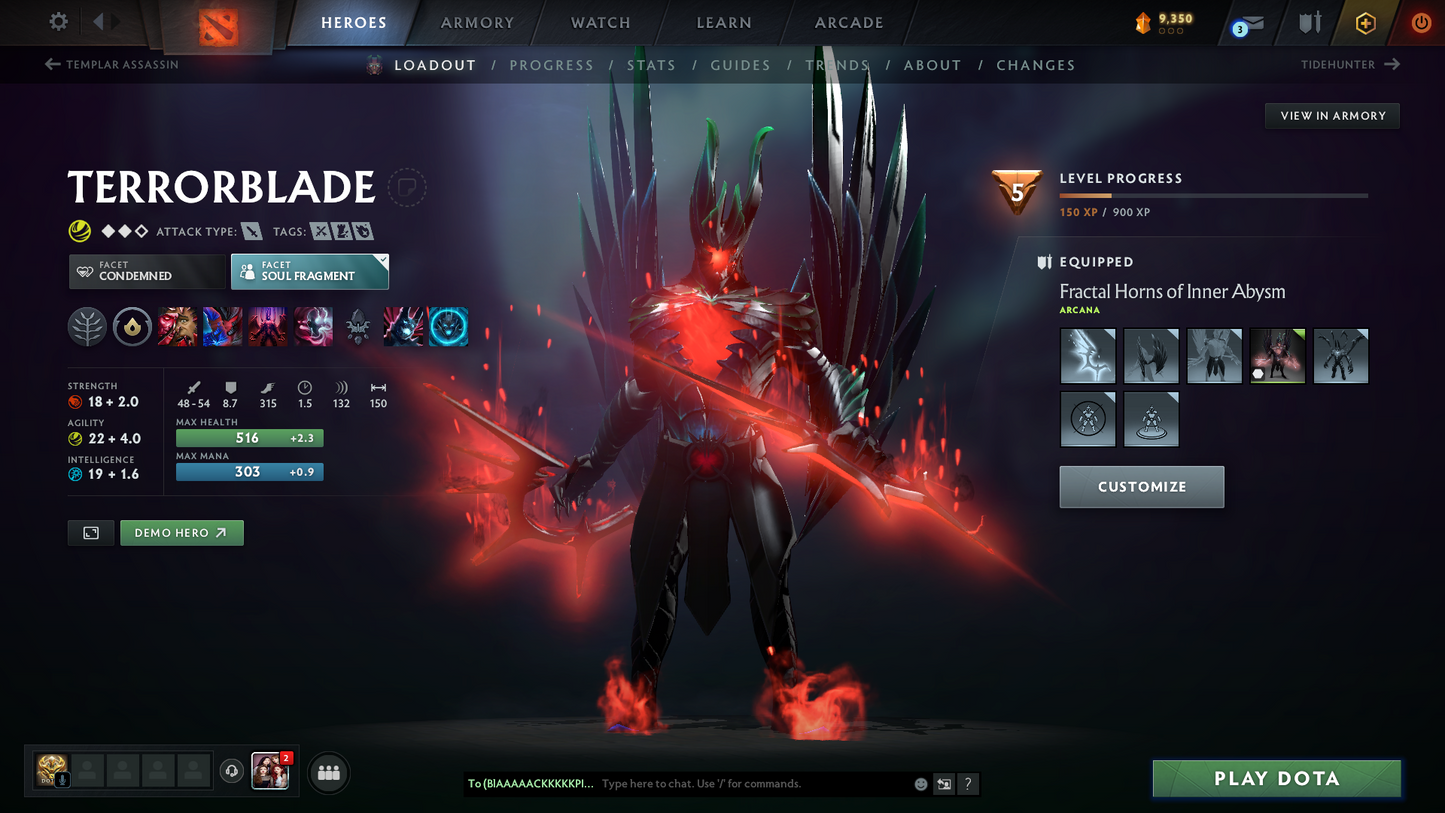Select the Metamorphosis ability icon
Image resolution: width=1445 pixels, height=813 pixels.
click(267, 326)
